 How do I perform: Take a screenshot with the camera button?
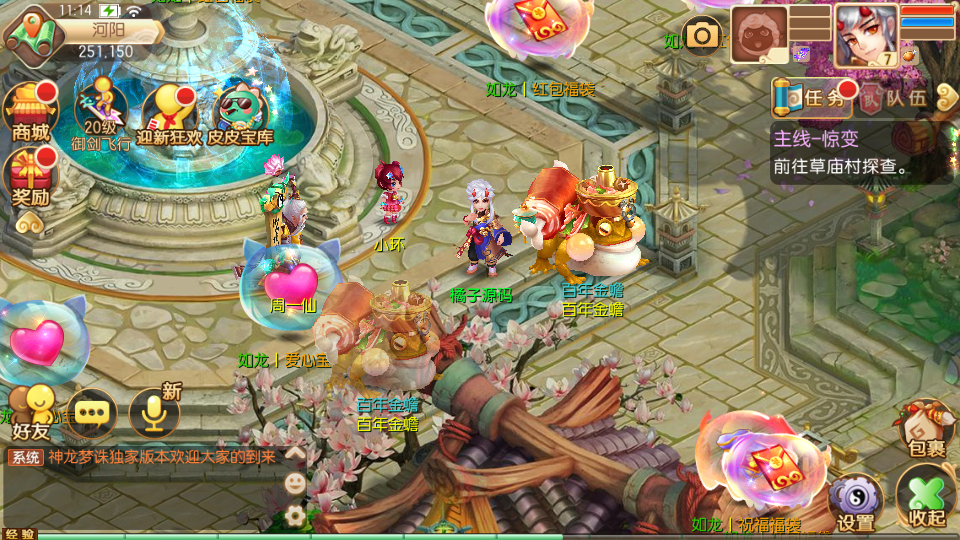click(703, 37)
